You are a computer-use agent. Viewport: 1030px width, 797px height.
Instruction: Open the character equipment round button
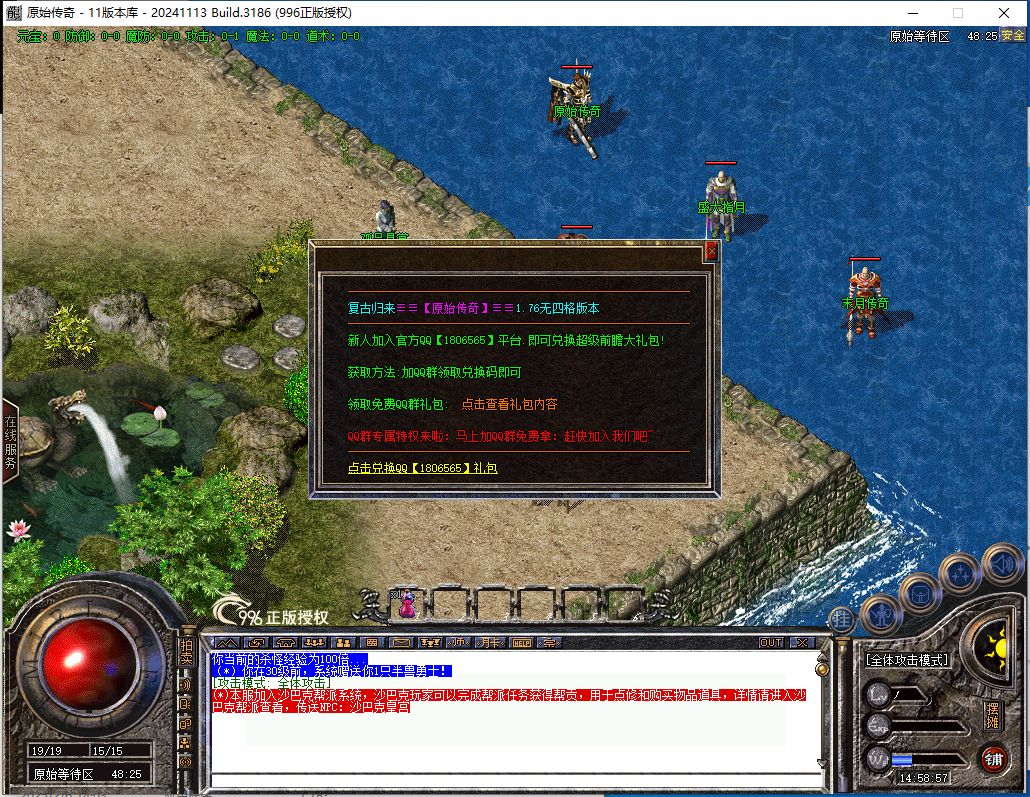point(881,613)
